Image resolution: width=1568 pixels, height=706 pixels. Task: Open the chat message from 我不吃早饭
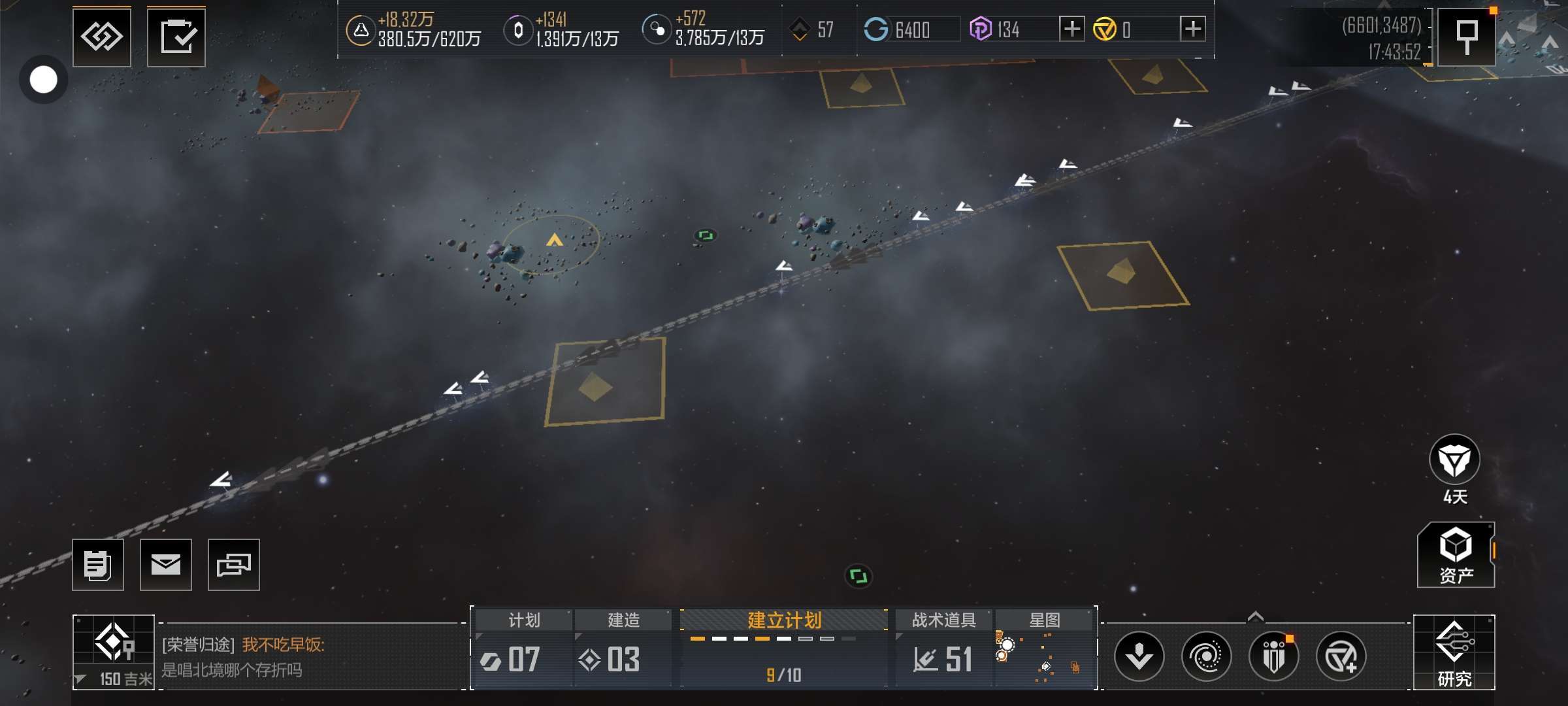pos(307,656)
